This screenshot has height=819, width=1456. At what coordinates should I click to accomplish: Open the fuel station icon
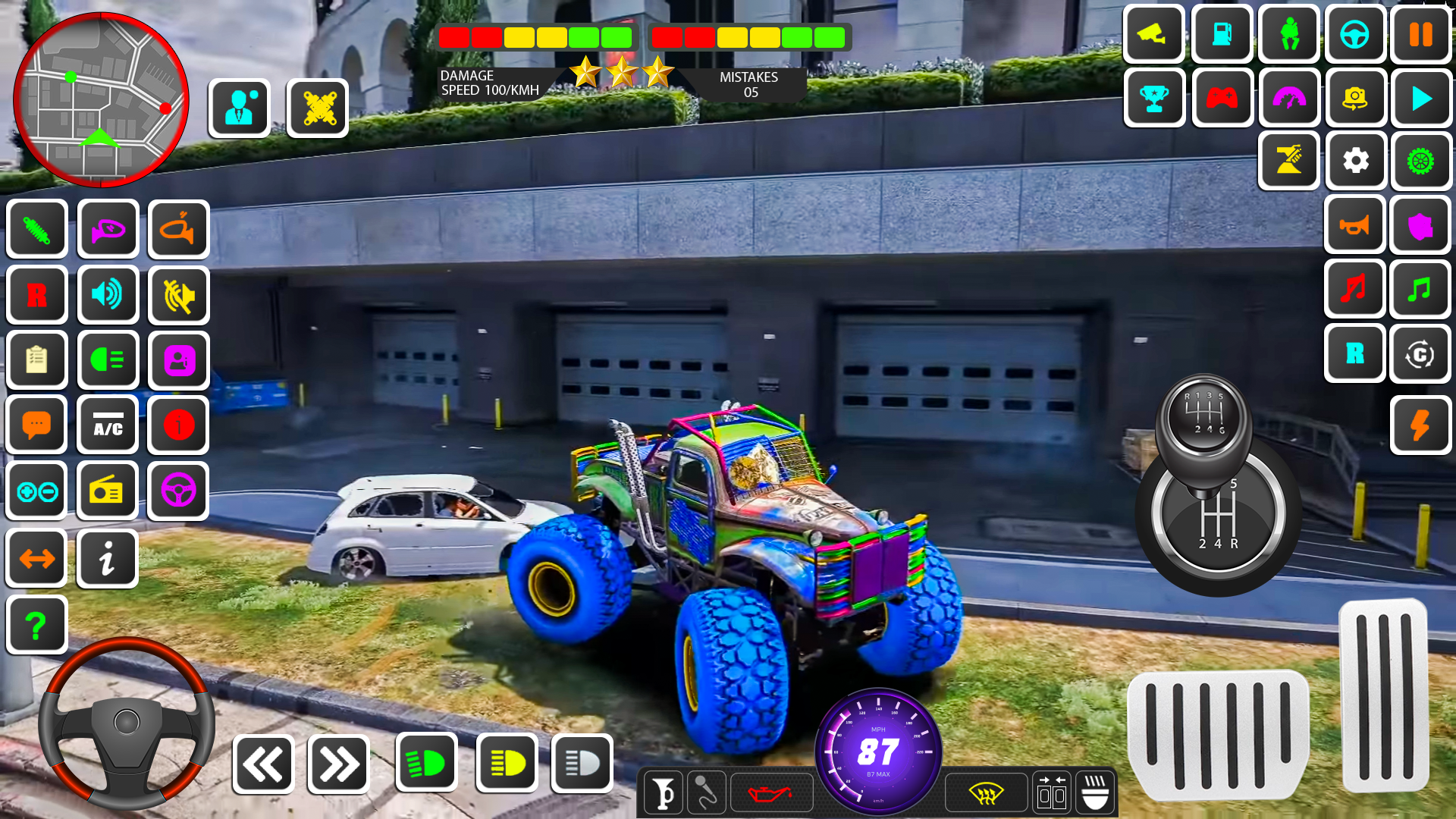[x=1222, y=35]
